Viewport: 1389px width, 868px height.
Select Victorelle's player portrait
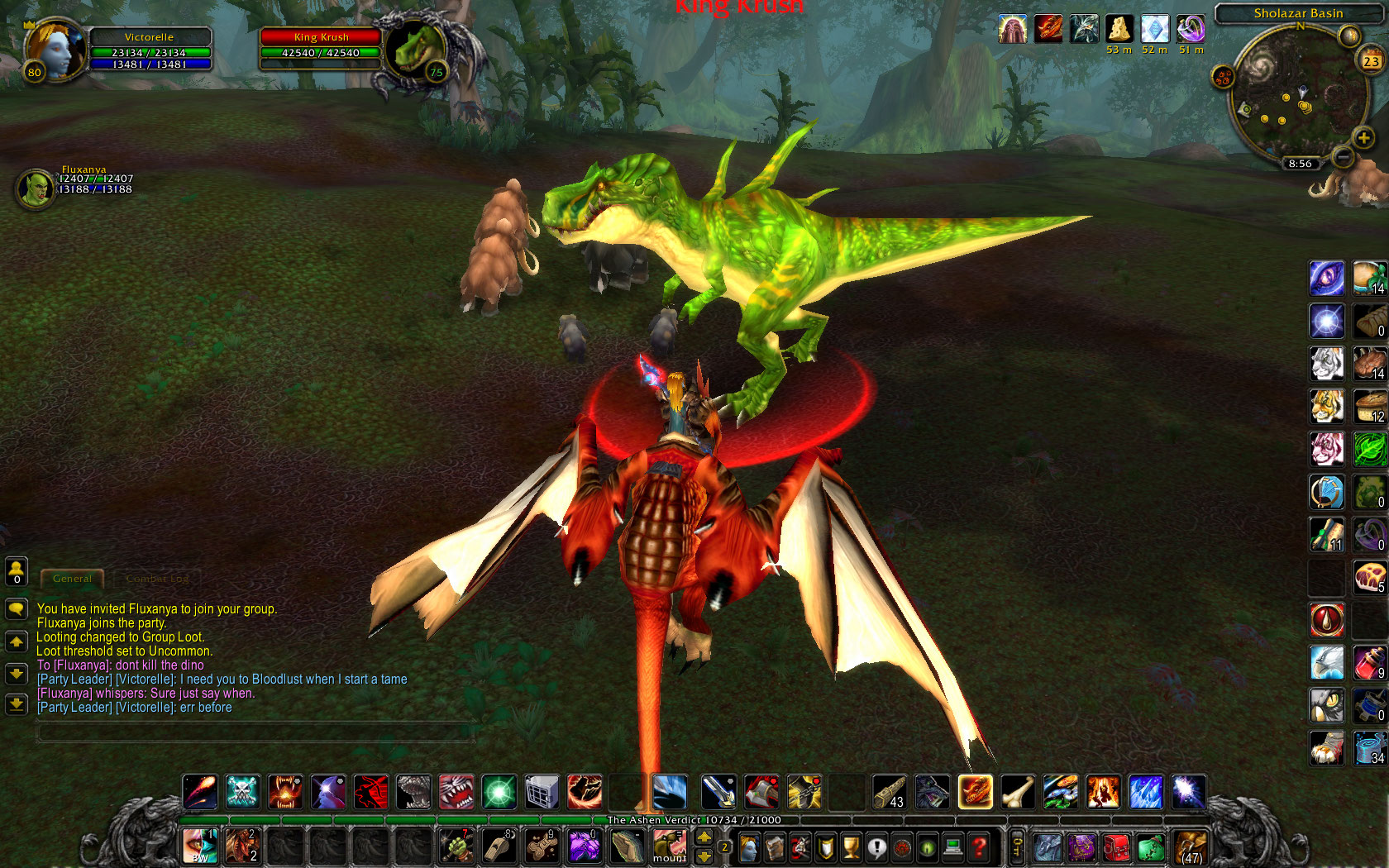pos(55,50)
